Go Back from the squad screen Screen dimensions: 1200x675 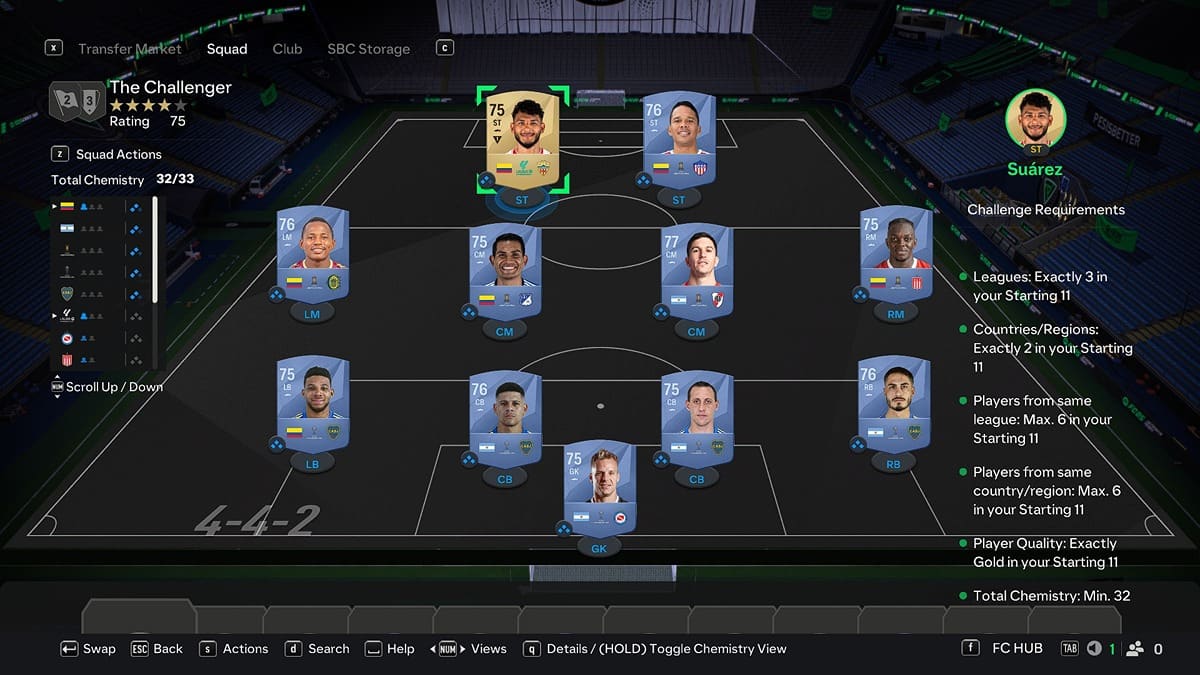click(167, 649)
